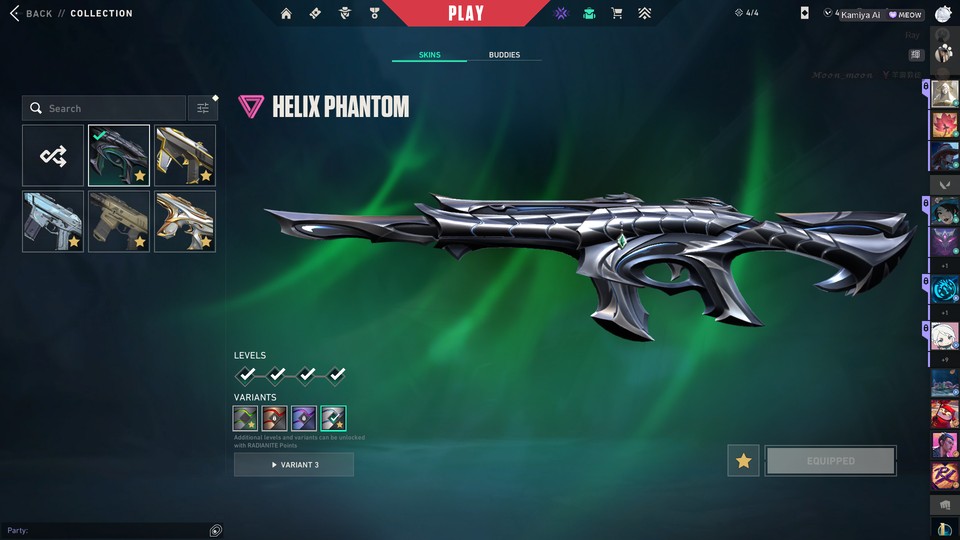Viewport: 960px width, 540px height.
Task: Open the store shopping cart icon
Action: tap(617, 14)
